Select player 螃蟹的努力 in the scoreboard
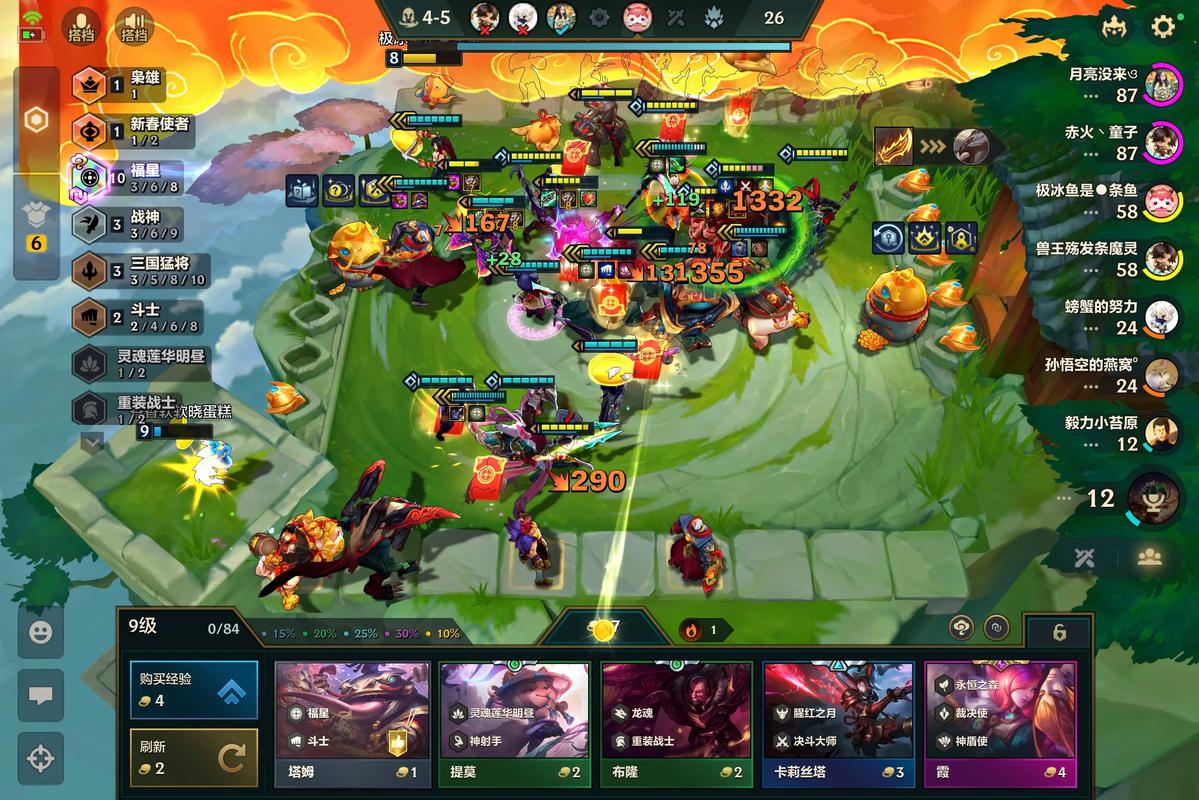 [1160, 317]
